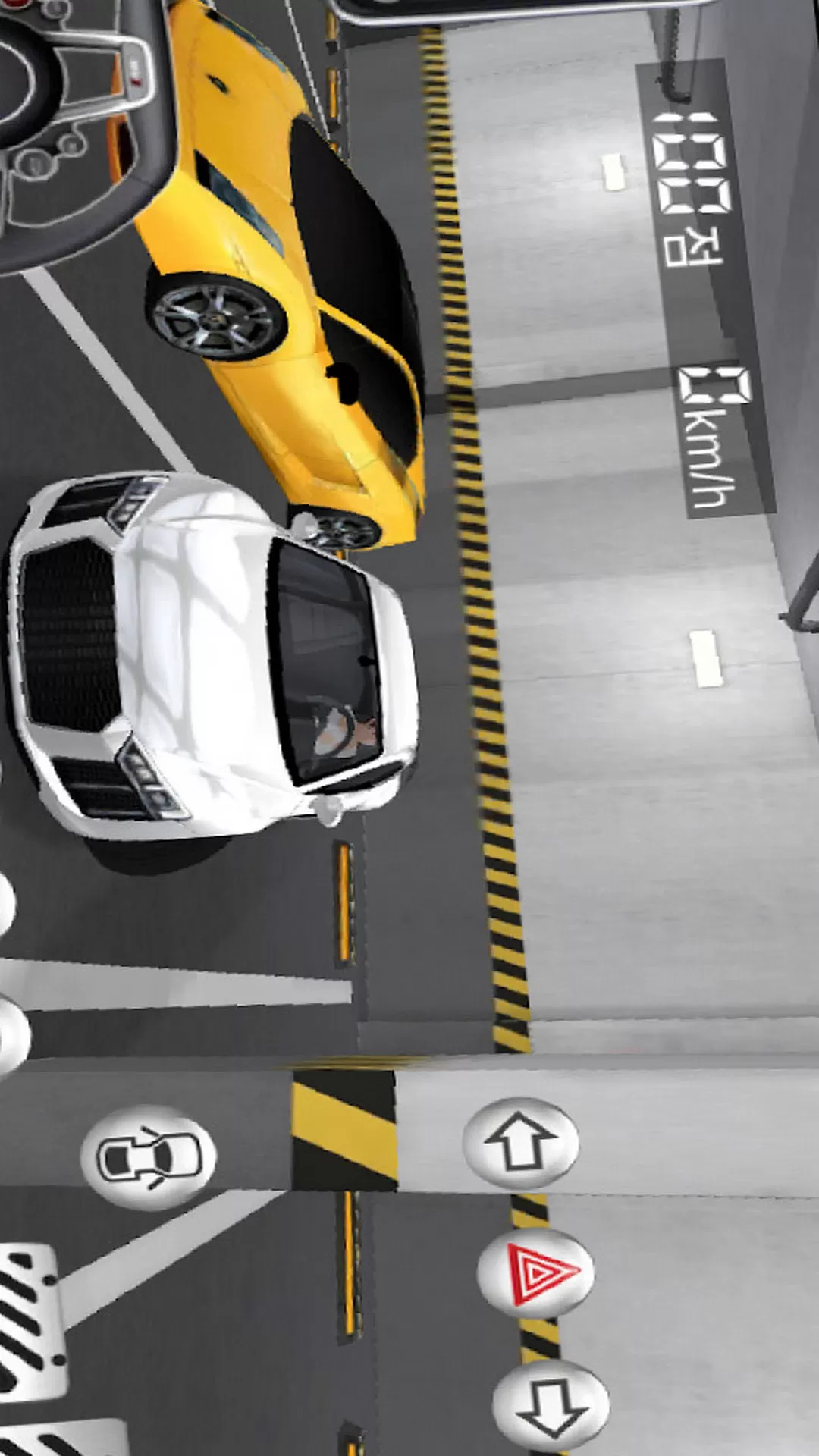Click the steering wheel control
The image size is (819, 1456).
(x=76, y=129)
